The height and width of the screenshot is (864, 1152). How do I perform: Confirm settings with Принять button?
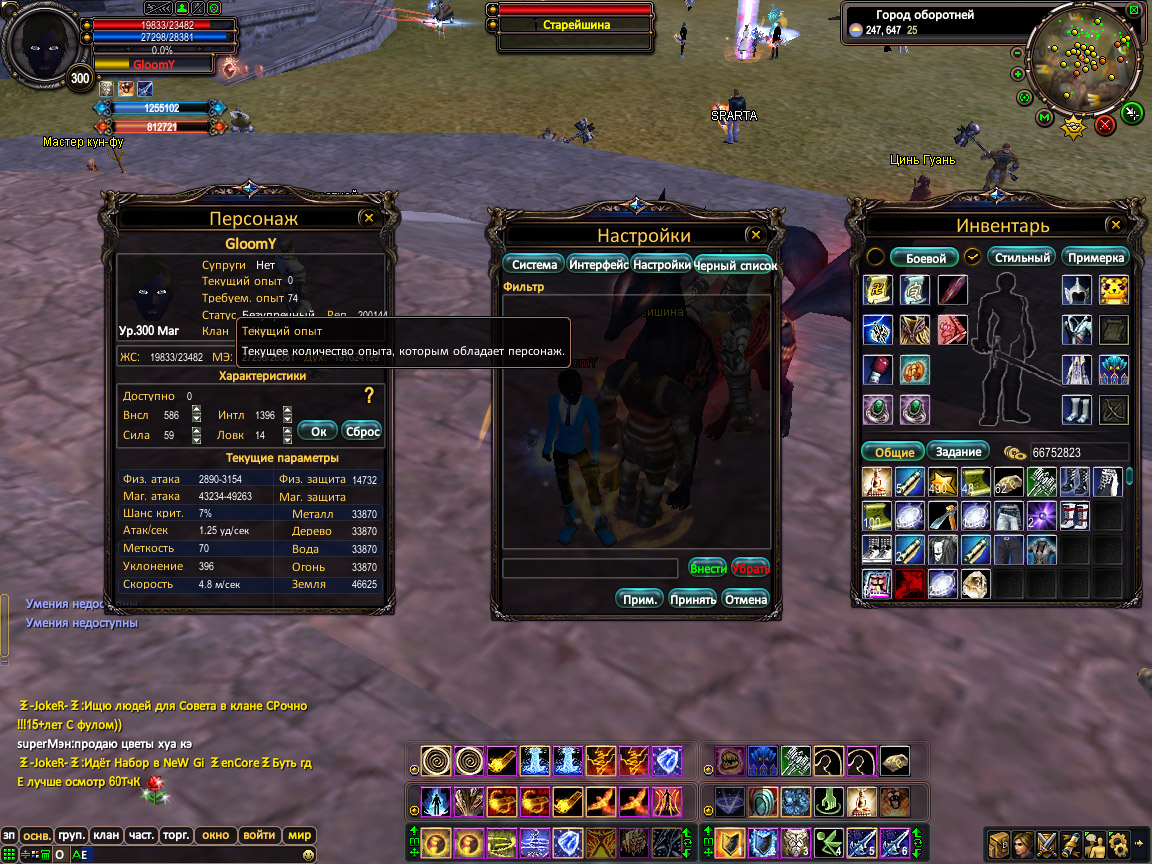coord(693,599)
